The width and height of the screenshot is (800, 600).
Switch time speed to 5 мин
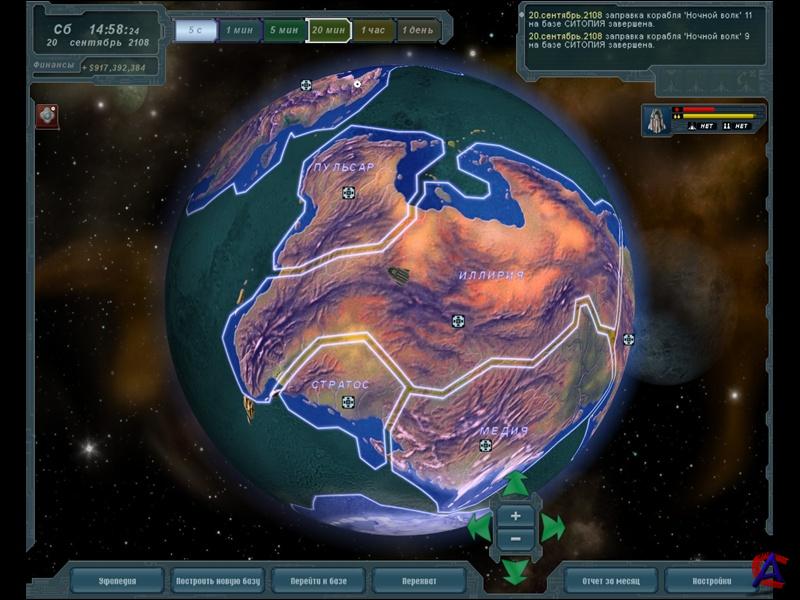coord(282,31)
